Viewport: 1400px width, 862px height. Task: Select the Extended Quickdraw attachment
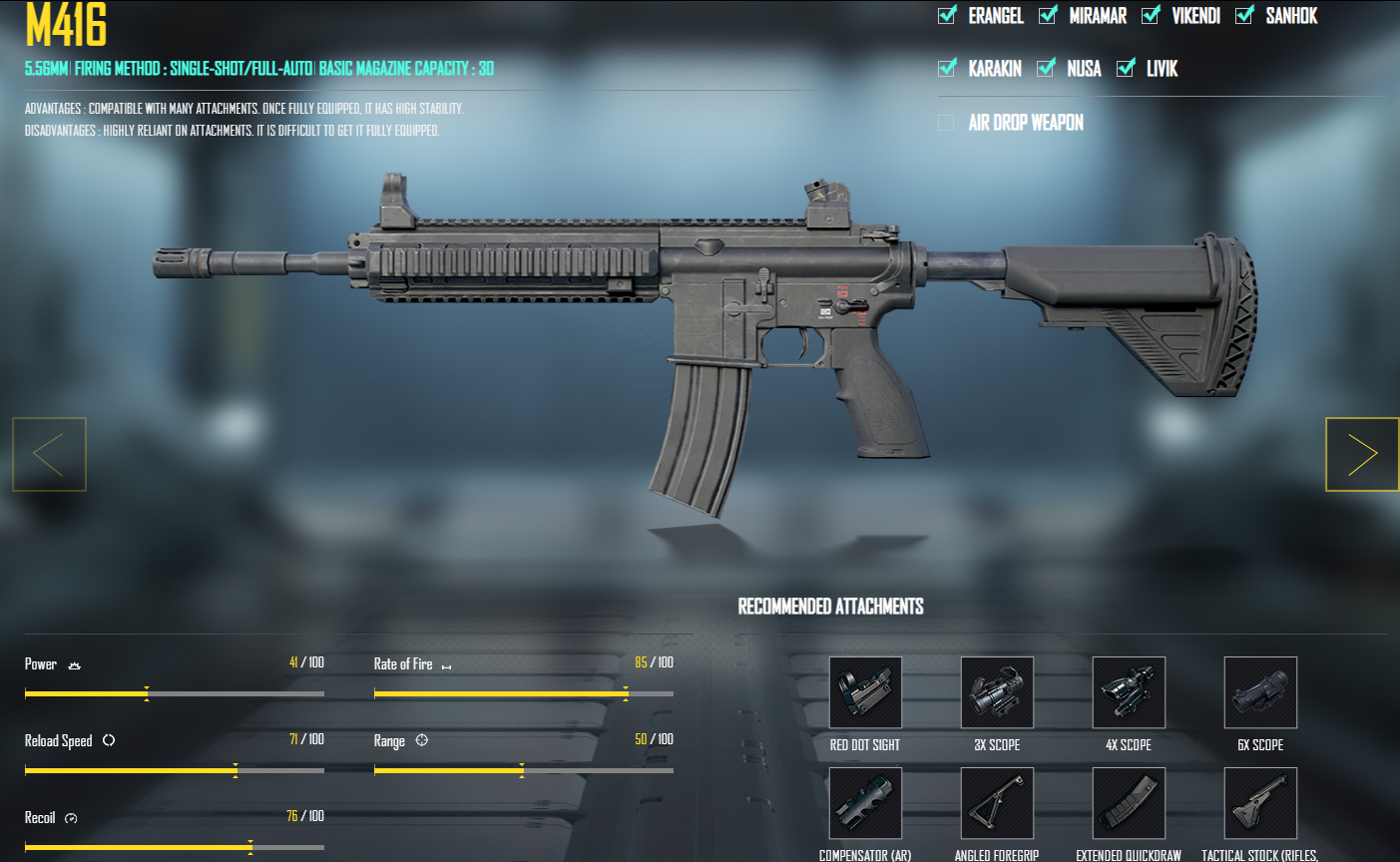coord(1128,803)
